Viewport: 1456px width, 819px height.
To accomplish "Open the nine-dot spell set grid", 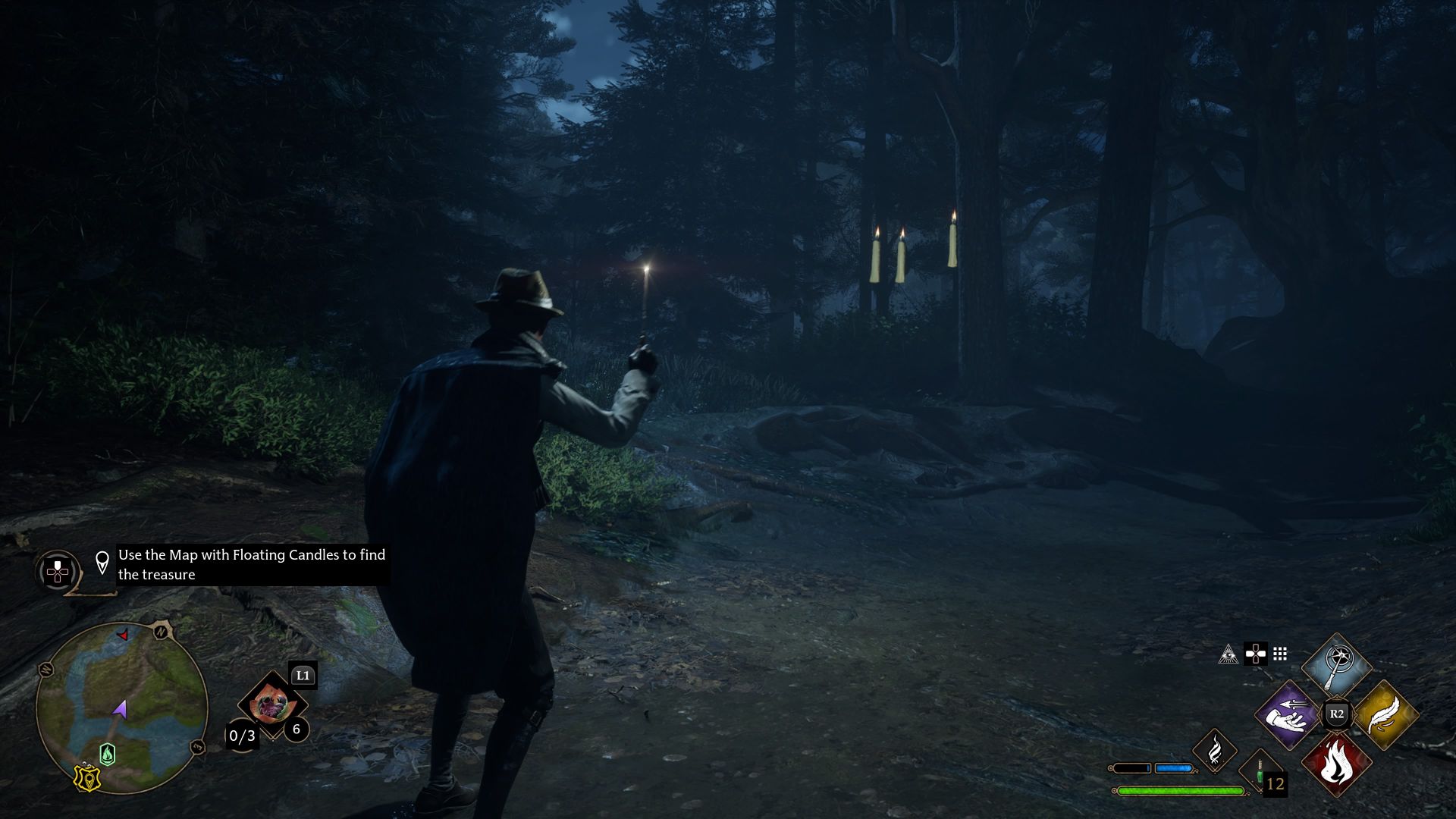I will tap(1280, 654).
